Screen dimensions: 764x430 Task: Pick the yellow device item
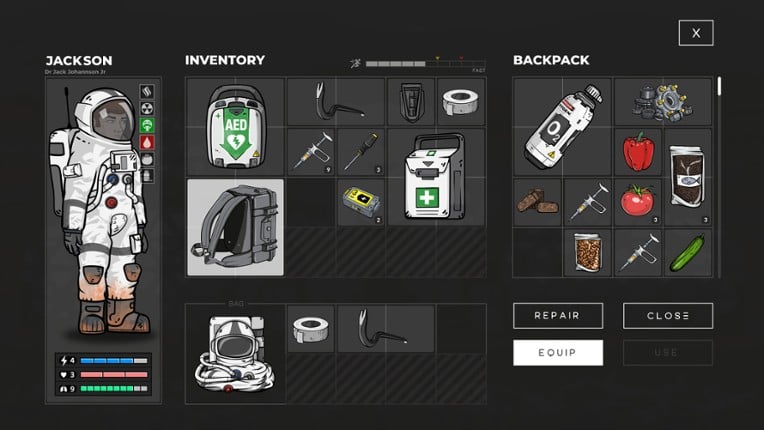pos(361,201)
